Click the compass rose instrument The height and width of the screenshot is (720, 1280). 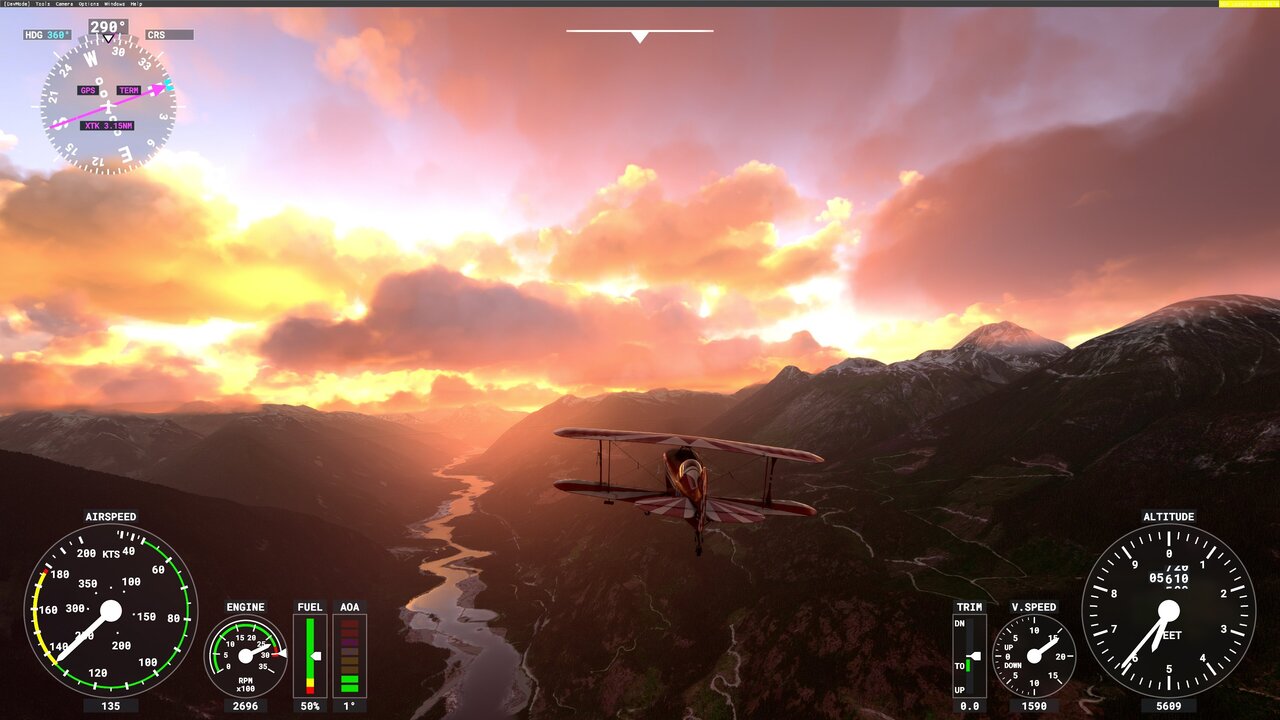[x=107, y=105]
